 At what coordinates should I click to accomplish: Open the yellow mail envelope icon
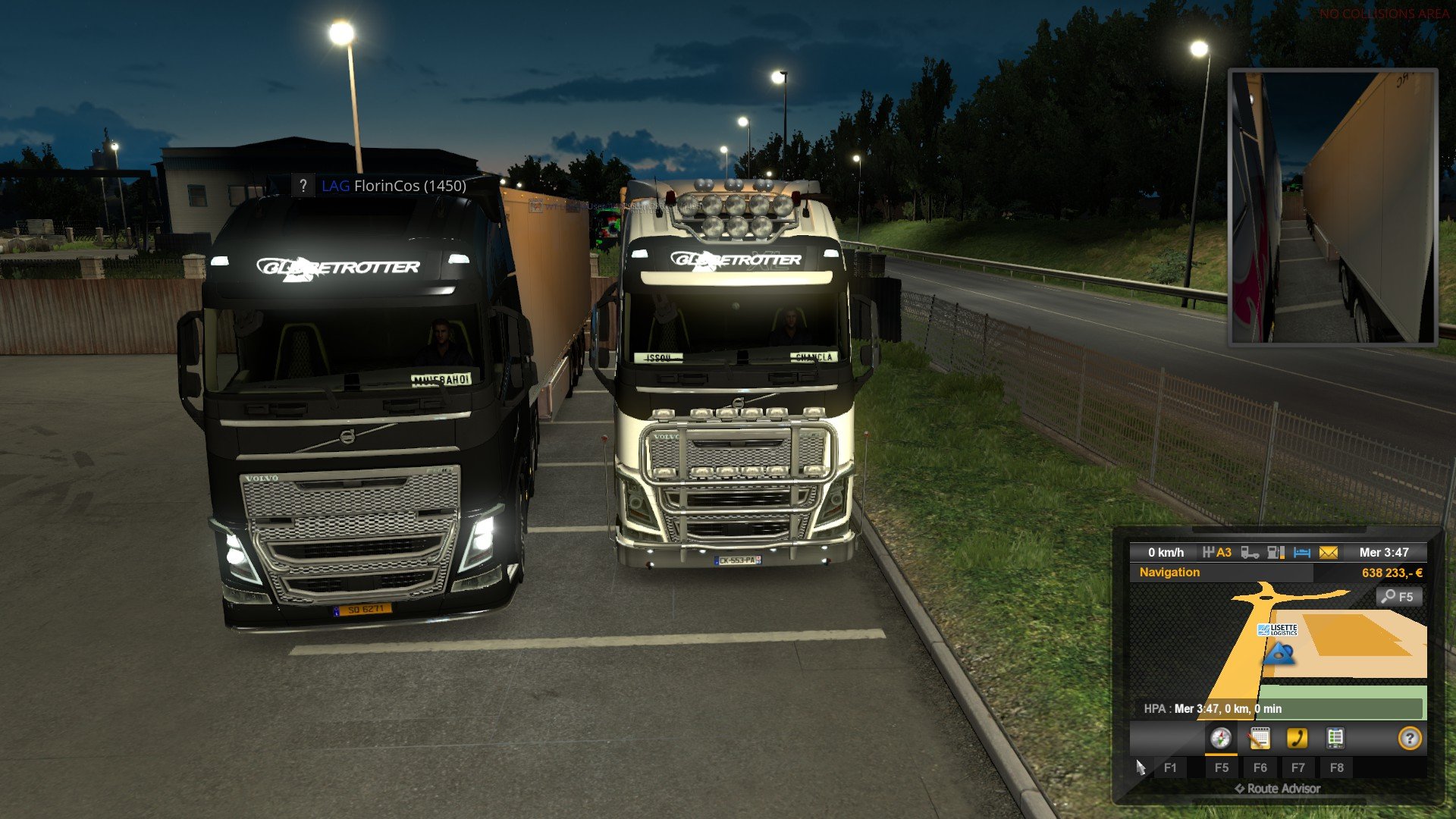click(1329, 553)
